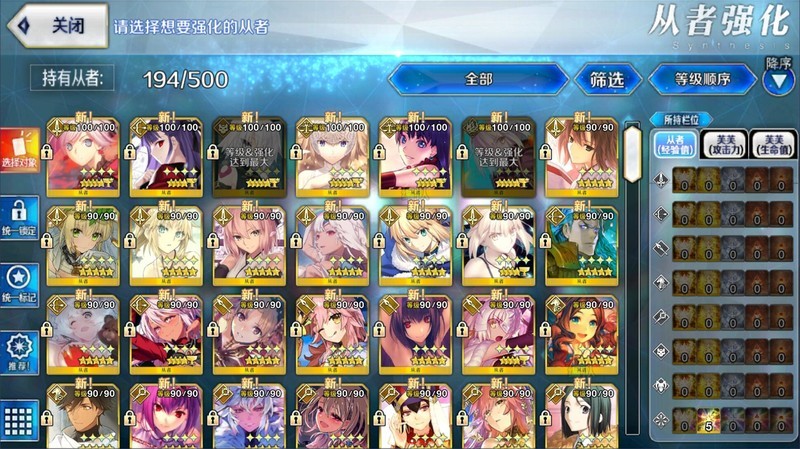Viewport: 800px width, 449px height.
Task: Close the servant enhancement screen with 关闭
Action: [62, 26]
